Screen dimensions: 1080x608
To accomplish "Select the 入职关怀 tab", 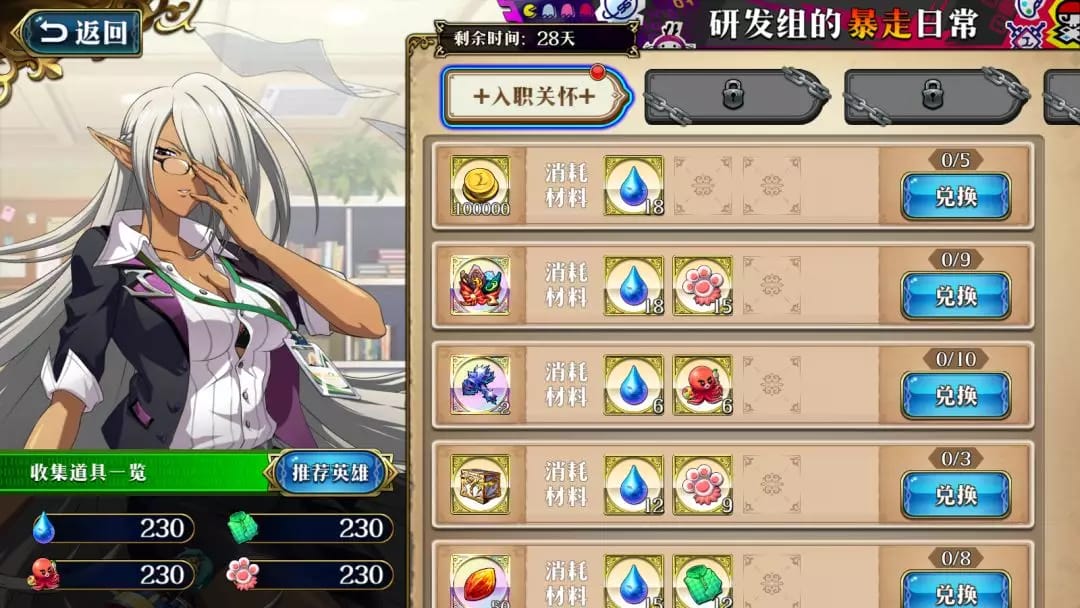I will click(x=535, y=96).
